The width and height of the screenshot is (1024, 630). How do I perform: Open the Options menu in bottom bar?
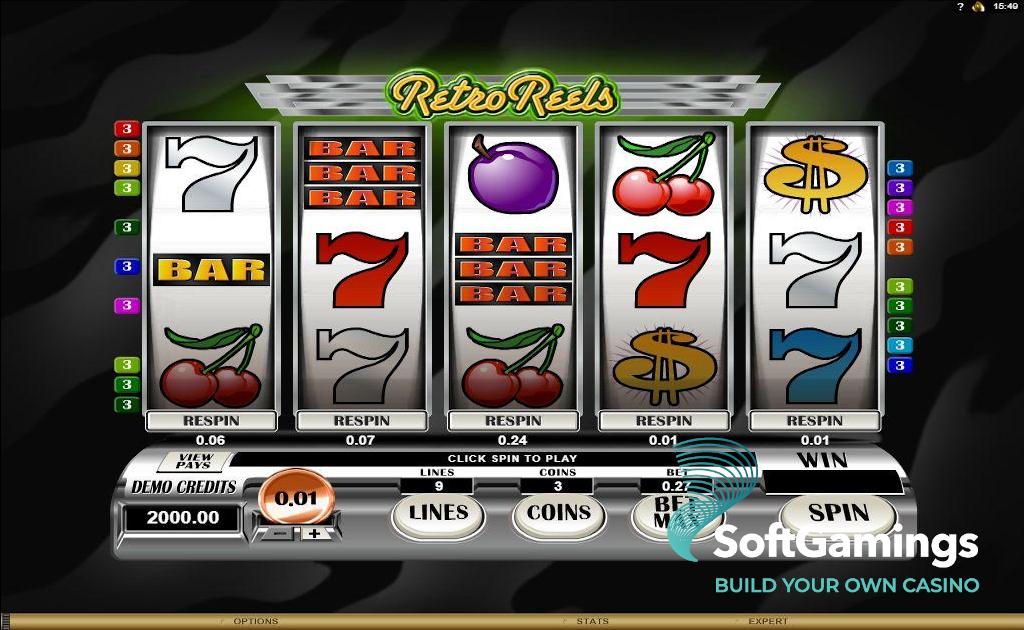coord(255,621)
